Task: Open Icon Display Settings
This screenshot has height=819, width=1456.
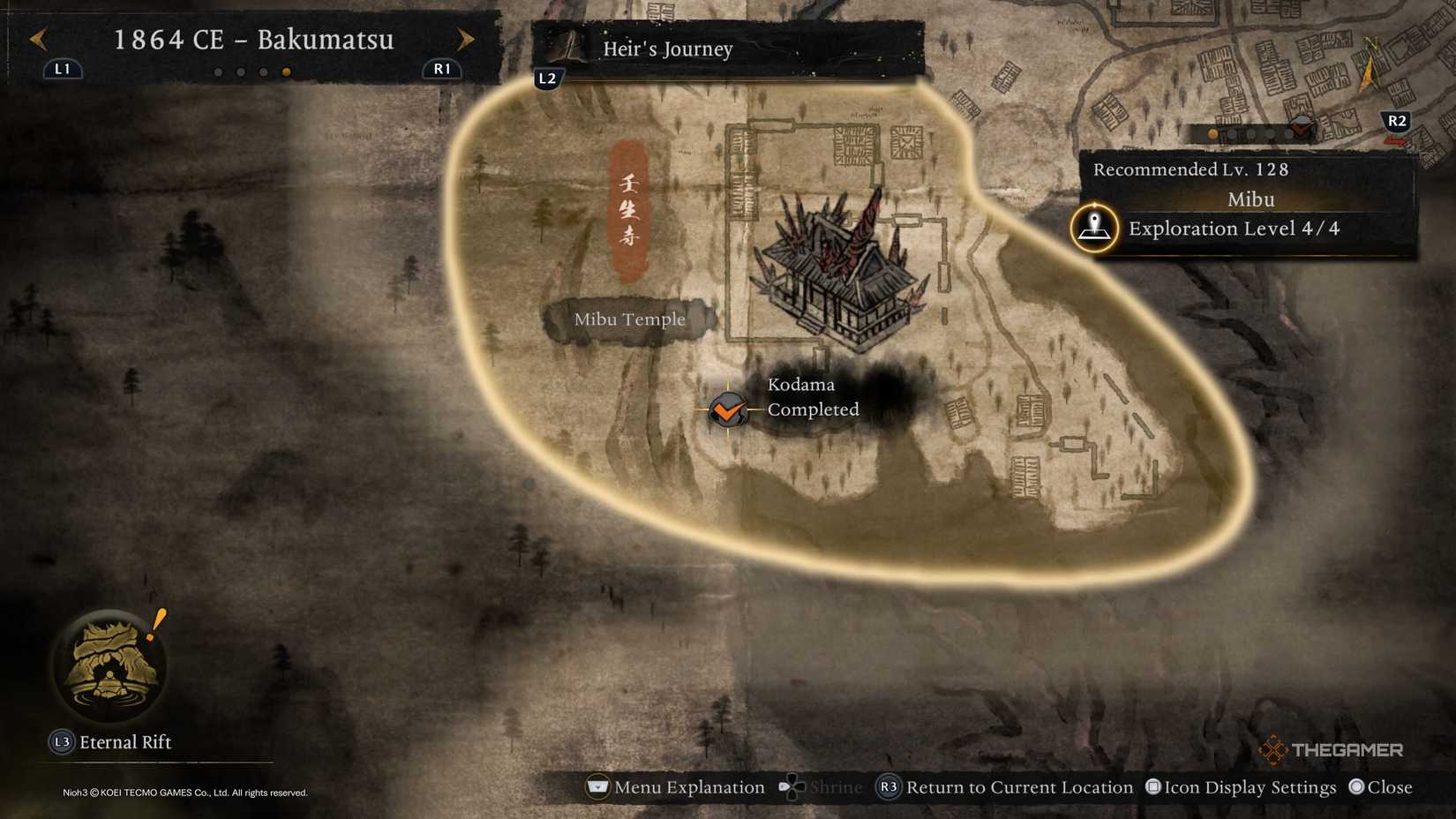Action: click(x=1240, y=786)
